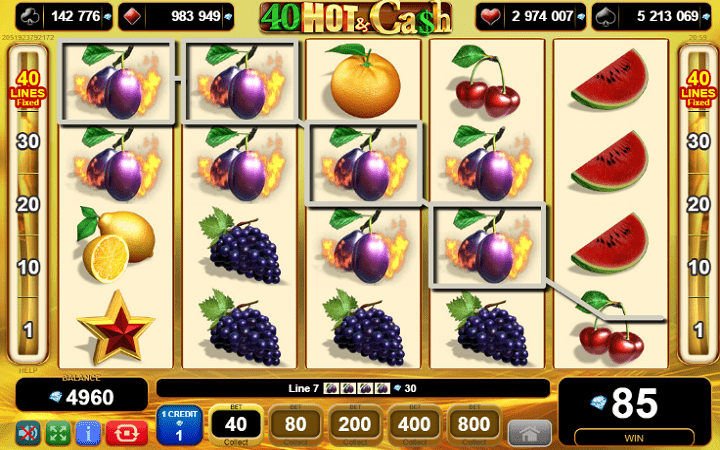Image resolution: width=720 pixels, height=450 pixels.
Task: Open the blue info paytable button
Action: pyautogui.click(x=88, y=433)
